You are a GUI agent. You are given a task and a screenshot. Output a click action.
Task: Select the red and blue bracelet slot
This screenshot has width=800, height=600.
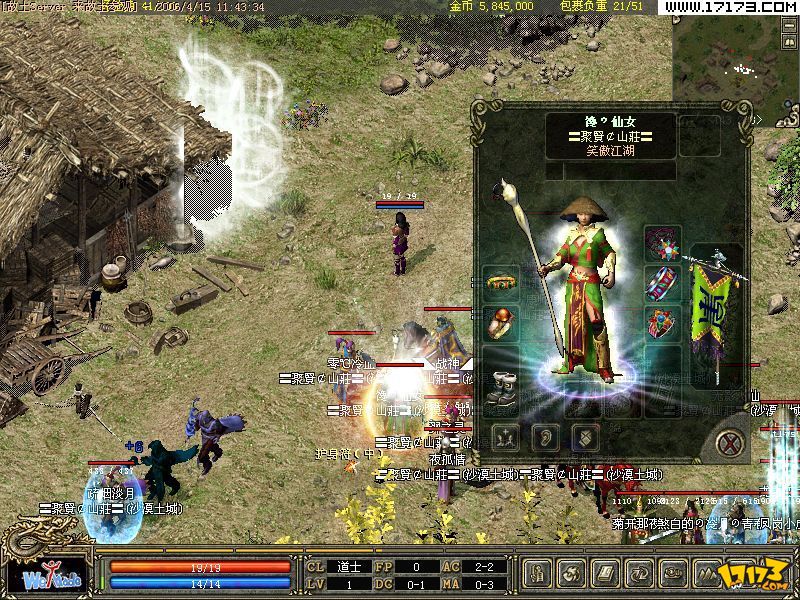[x=661, y=282]
